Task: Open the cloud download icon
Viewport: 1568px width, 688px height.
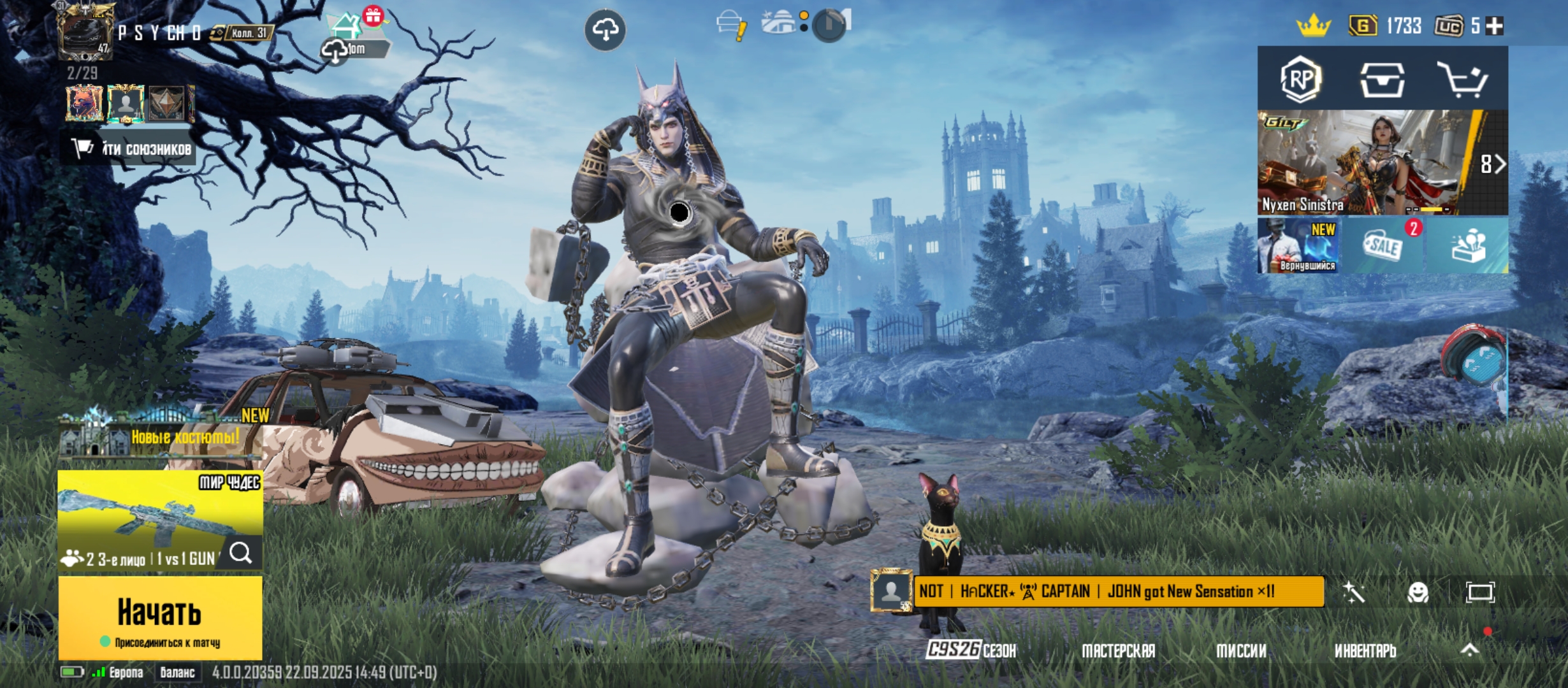Action: tap(605, 29)
